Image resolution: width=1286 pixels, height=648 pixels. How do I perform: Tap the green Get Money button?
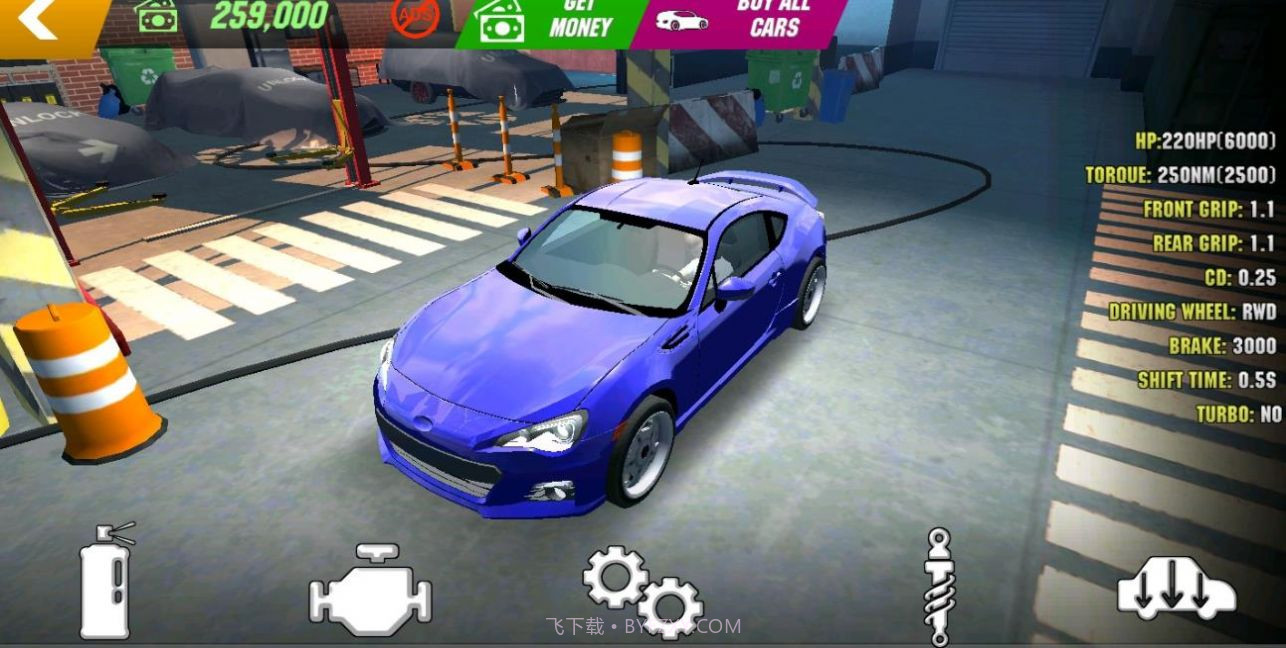(548, 22)
